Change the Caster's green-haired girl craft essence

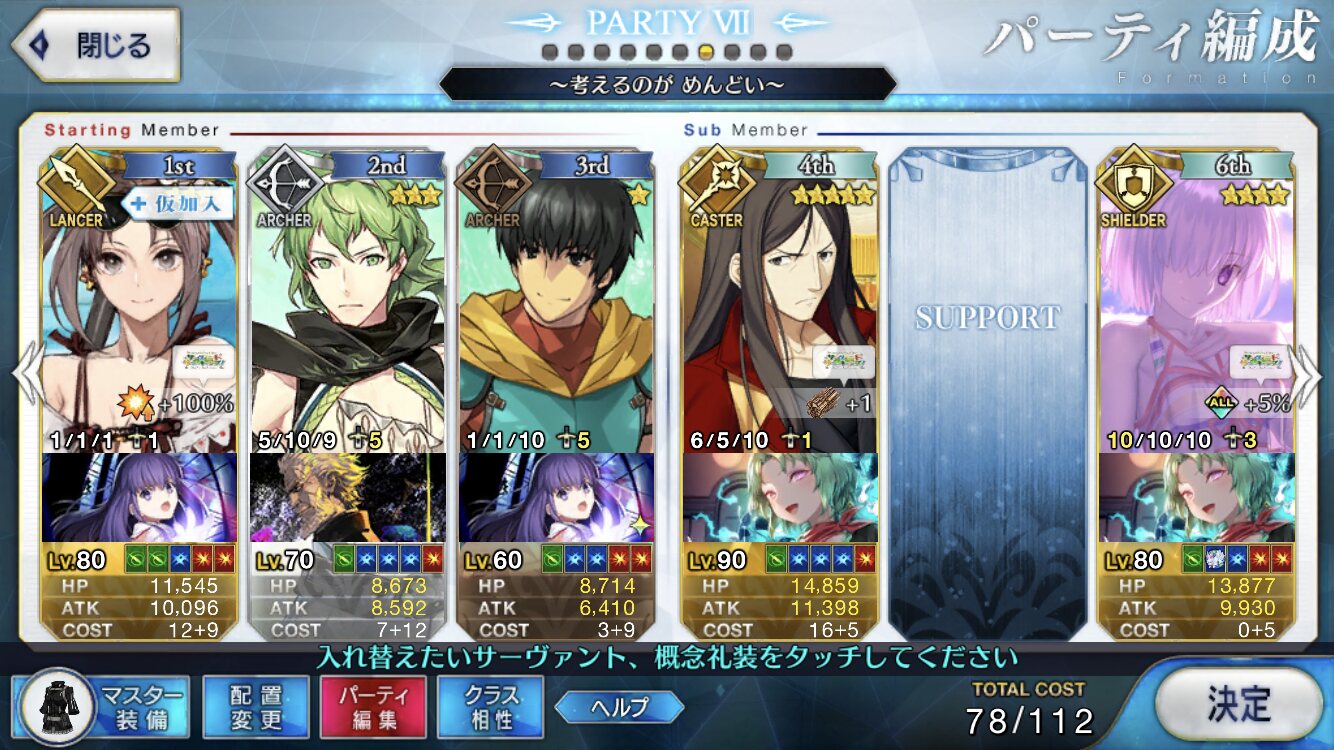point(779,497)
